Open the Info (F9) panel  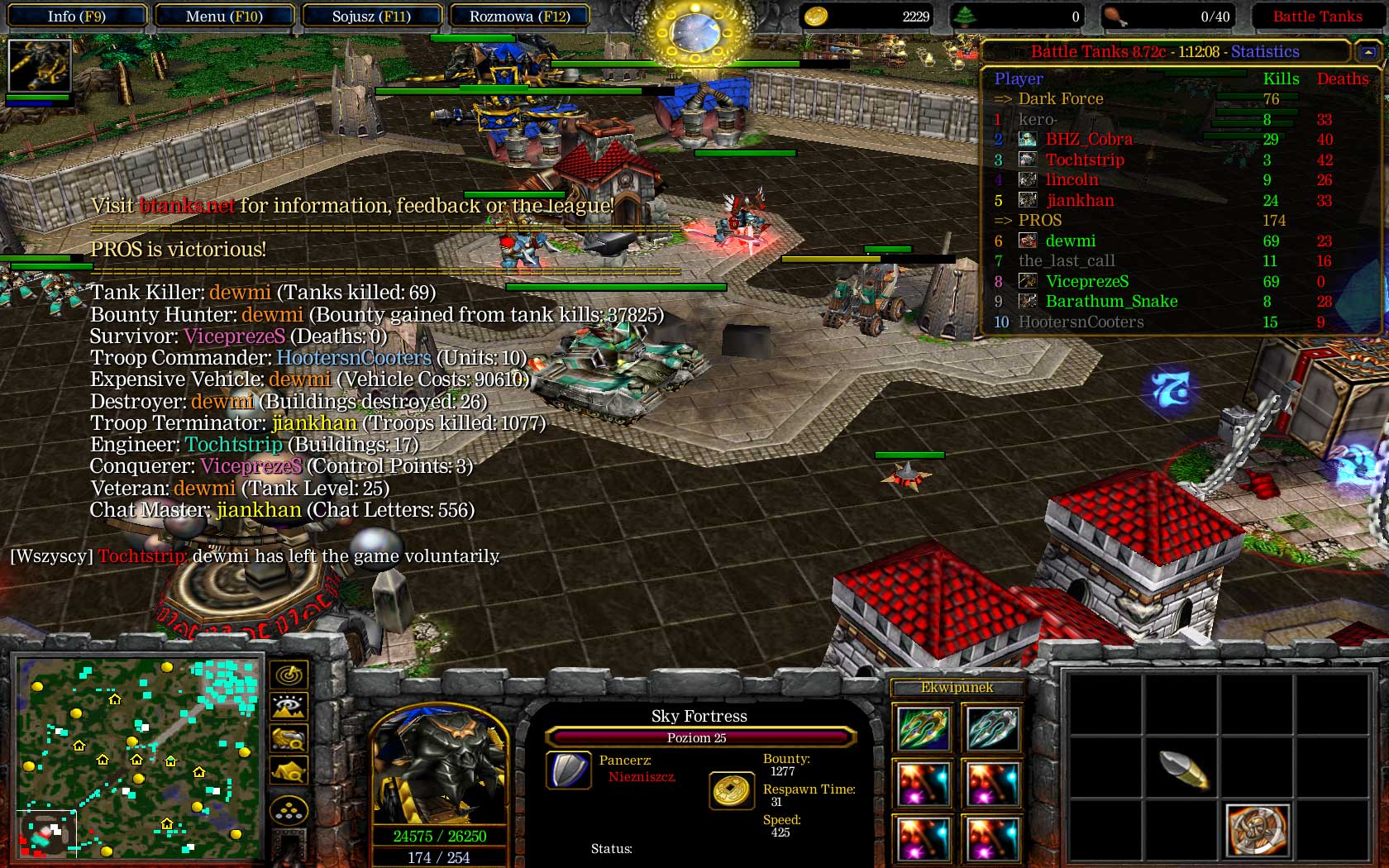pyautogui.click(x=76, y=17)
